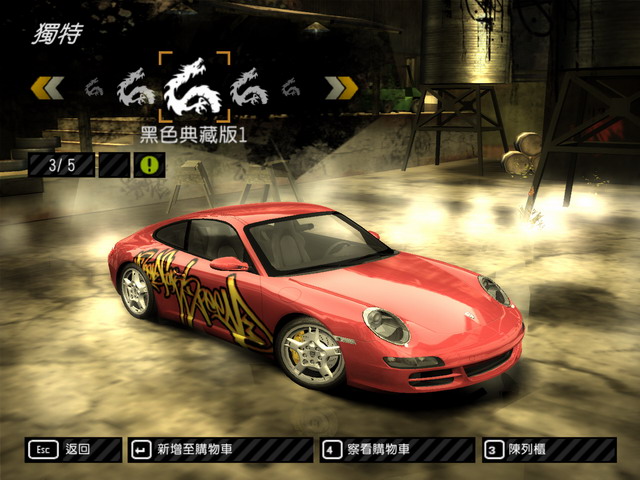Screen dimensions: 640x480
Task: Choose 新增至購物車 to add to cart
Action: (219, 450)
